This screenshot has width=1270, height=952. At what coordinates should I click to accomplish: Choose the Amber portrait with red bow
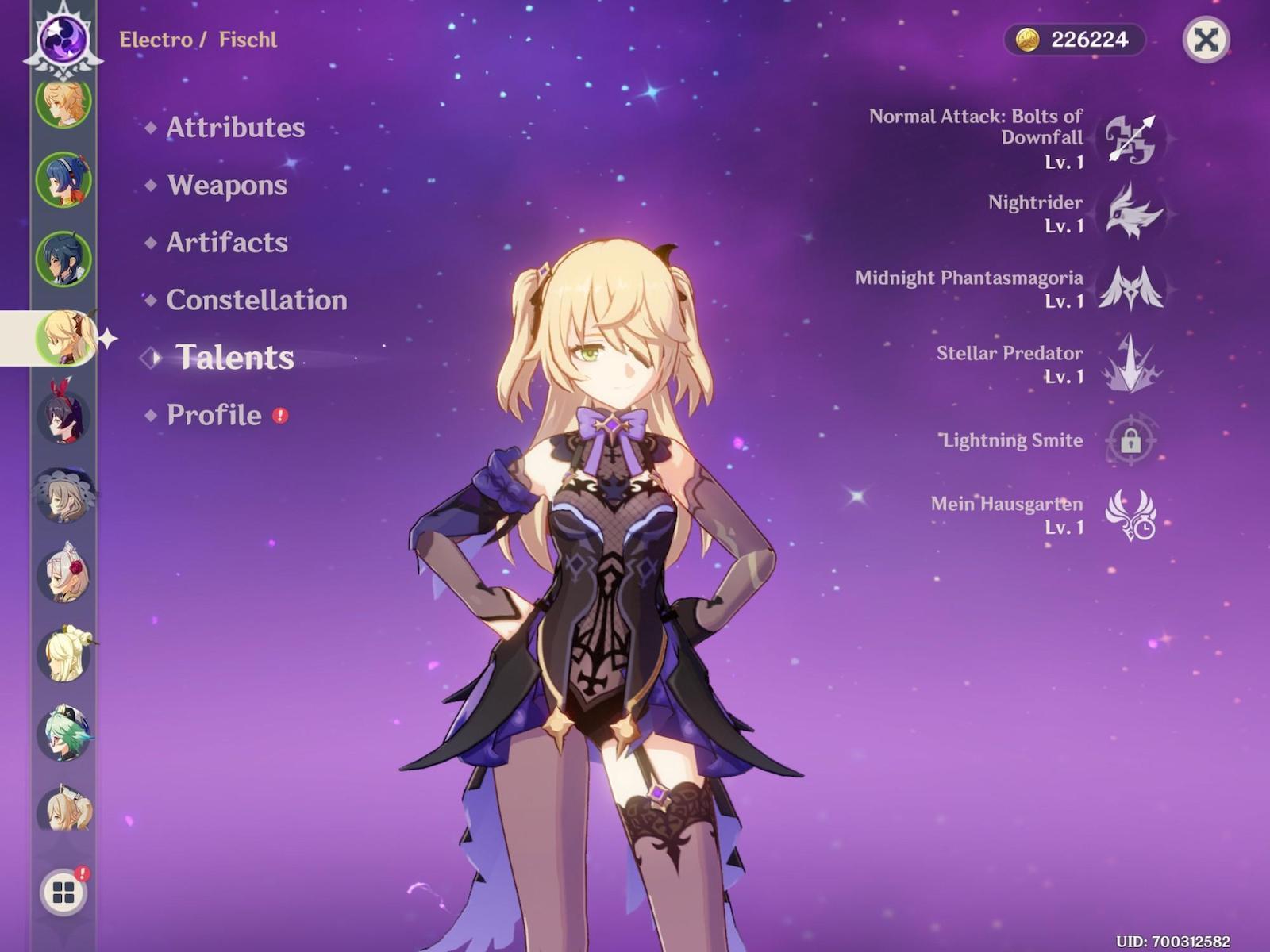(x=63, y=416)
